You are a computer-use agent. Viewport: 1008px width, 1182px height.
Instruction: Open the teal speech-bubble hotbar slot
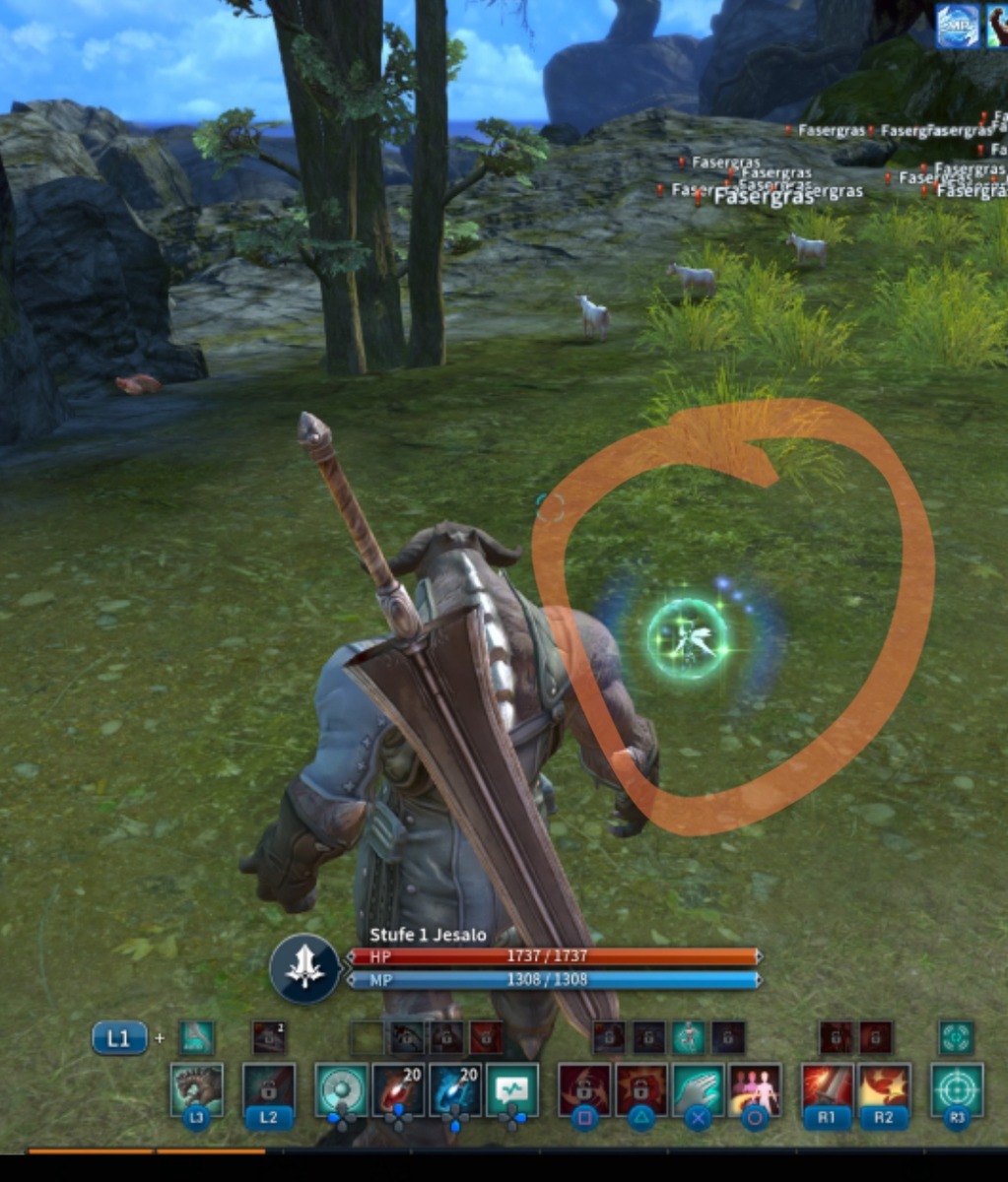click(x=512, y=1087)
